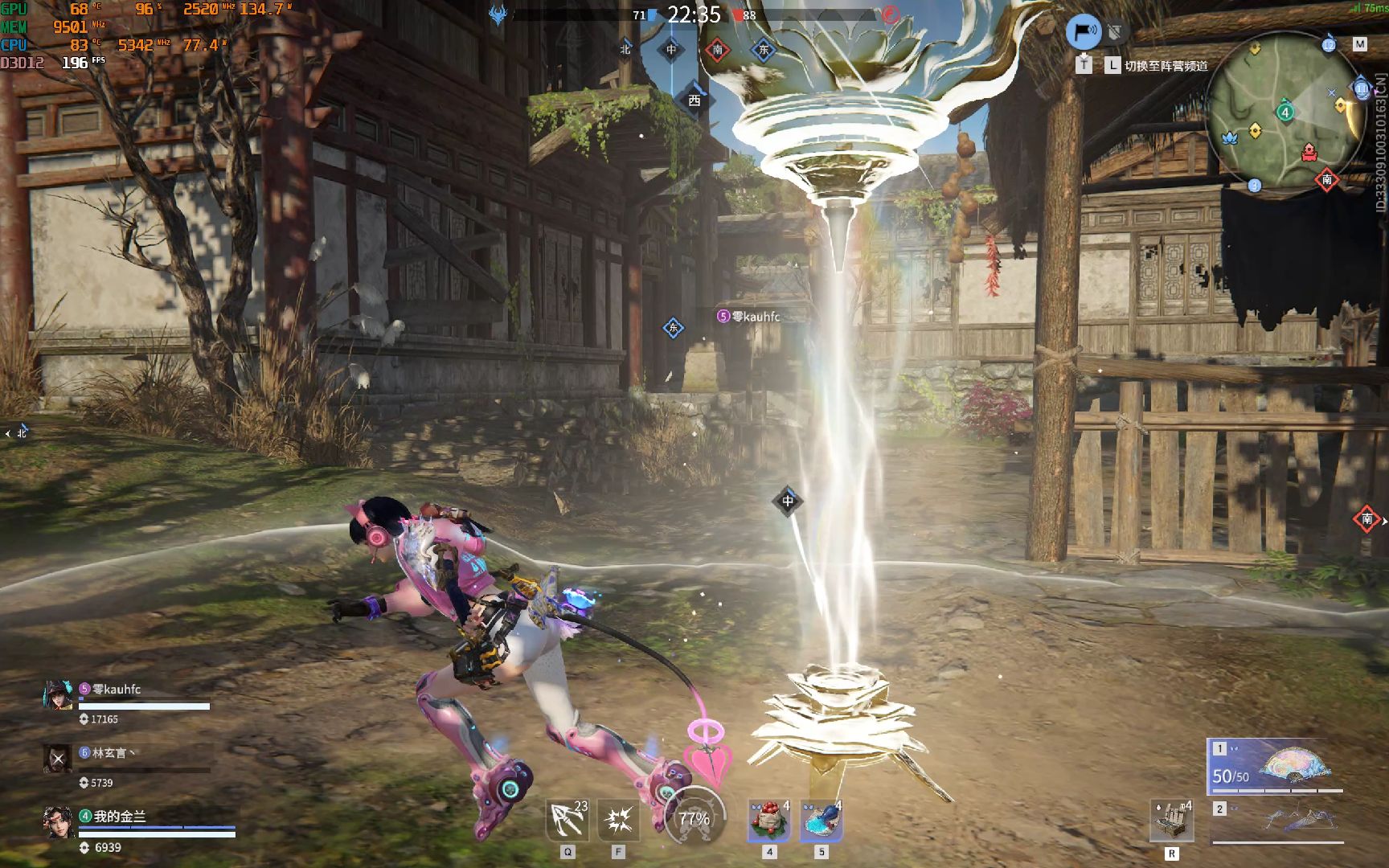Activate the grappling hook skill

(567, 821)
